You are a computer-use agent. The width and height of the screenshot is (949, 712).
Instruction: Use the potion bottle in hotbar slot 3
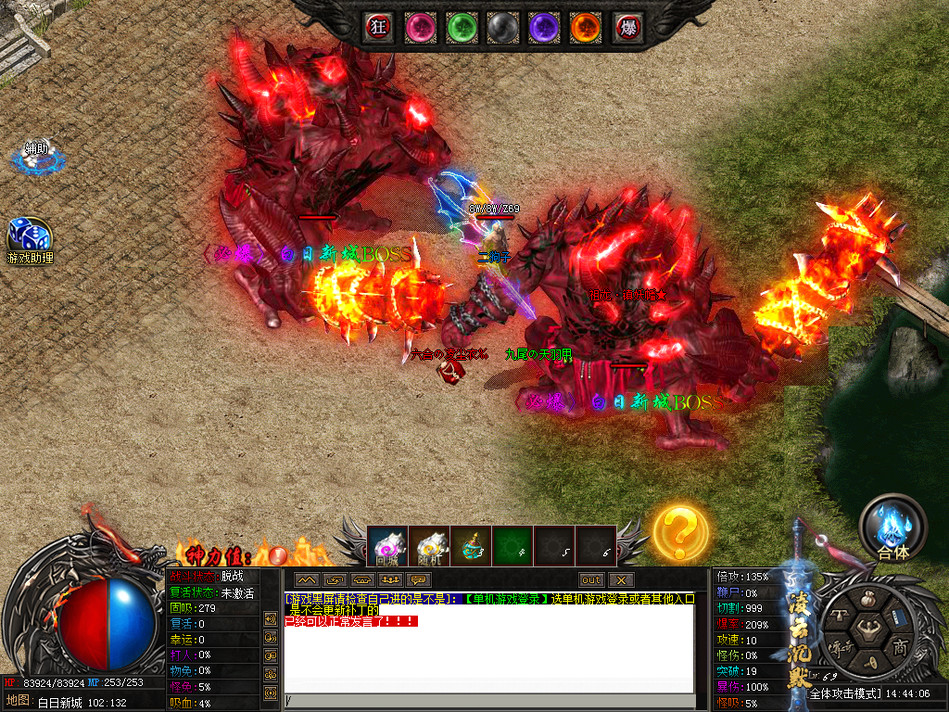(x=471, y=545)
